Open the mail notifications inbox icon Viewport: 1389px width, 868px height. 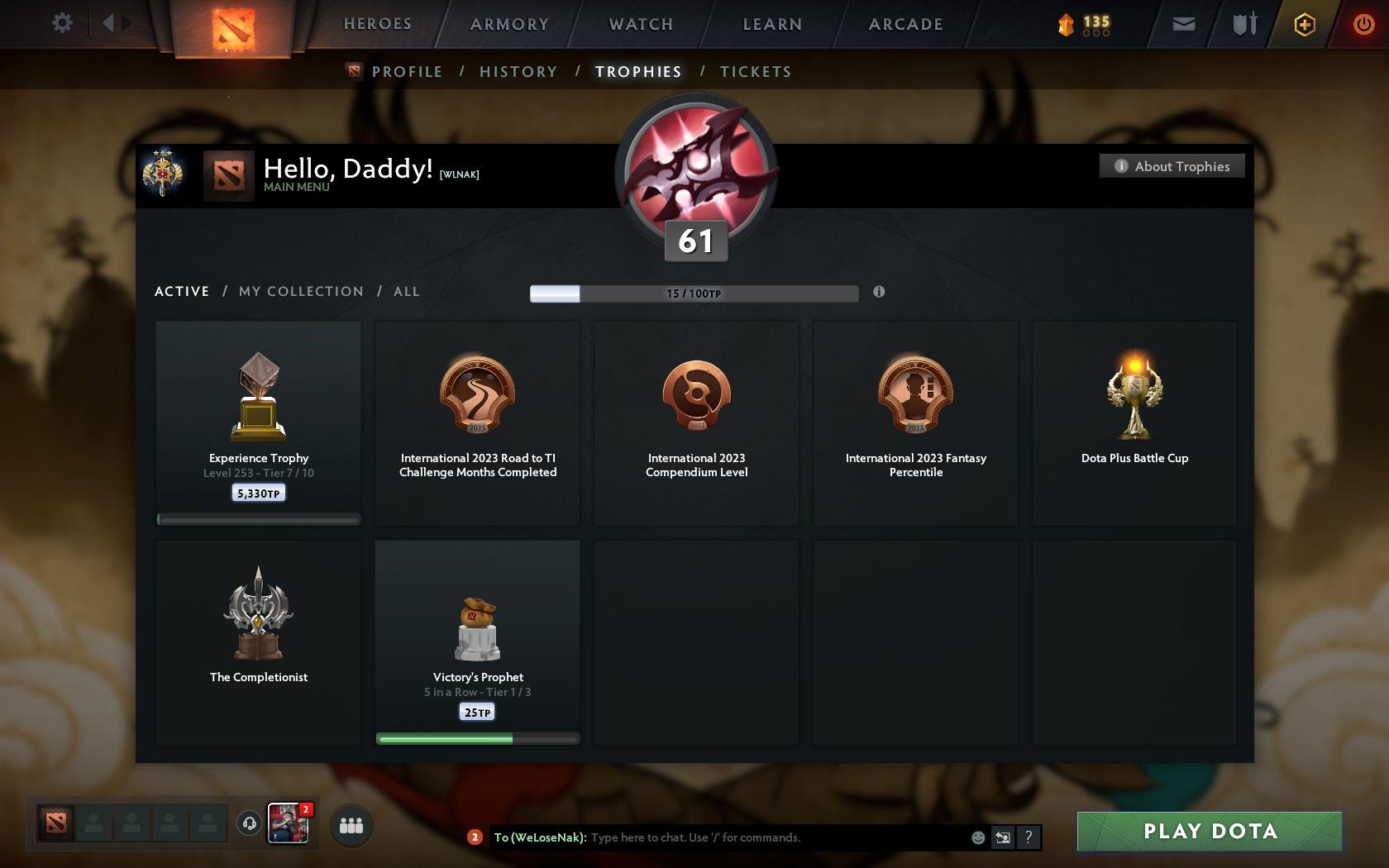tap(1182, 23)
